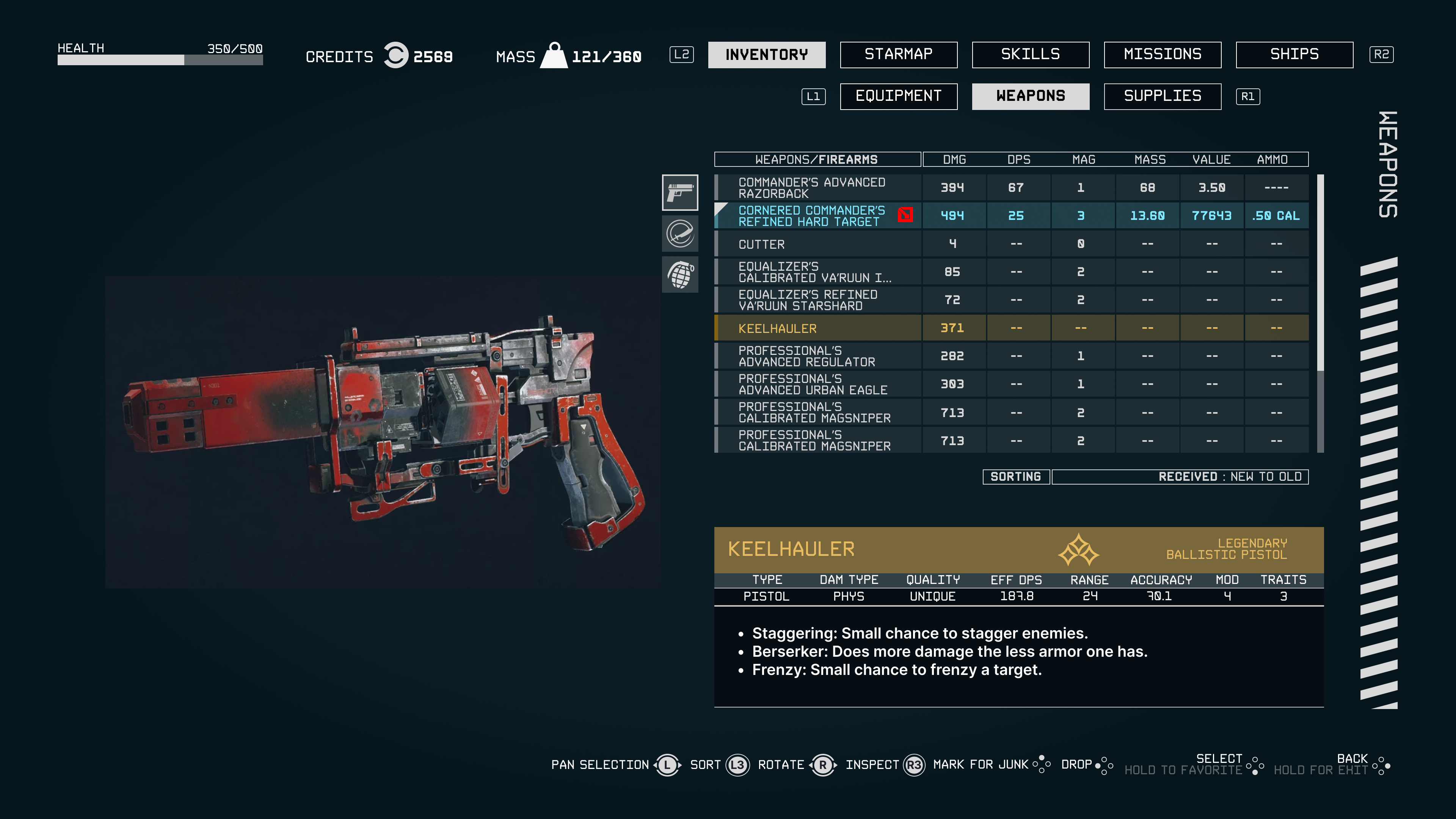Switch to the Skills tab
Screen dimensions: 1456x819
click(x=1031, y=54)
